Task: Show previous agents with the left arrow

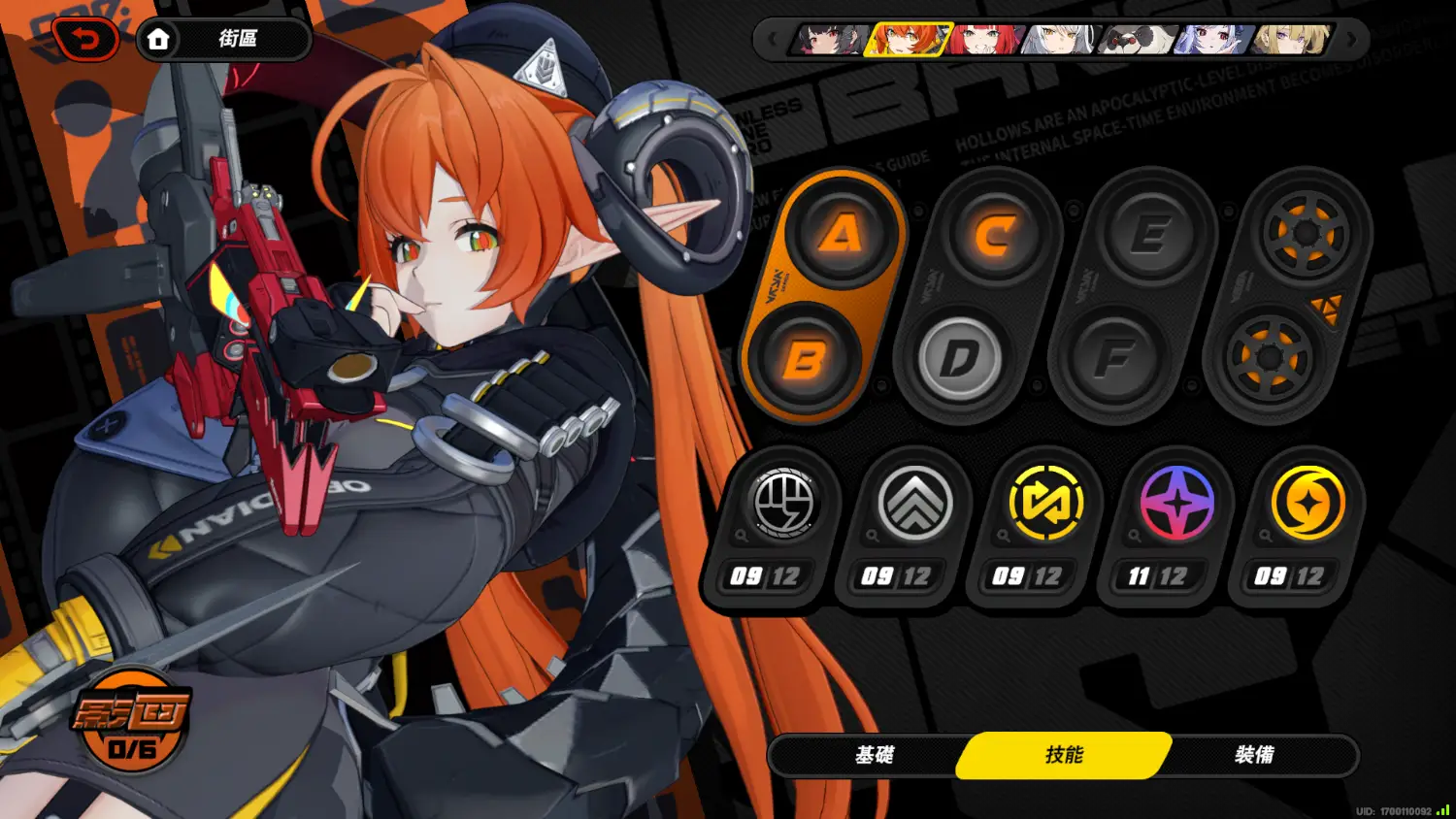Action: tap(773, 40)
